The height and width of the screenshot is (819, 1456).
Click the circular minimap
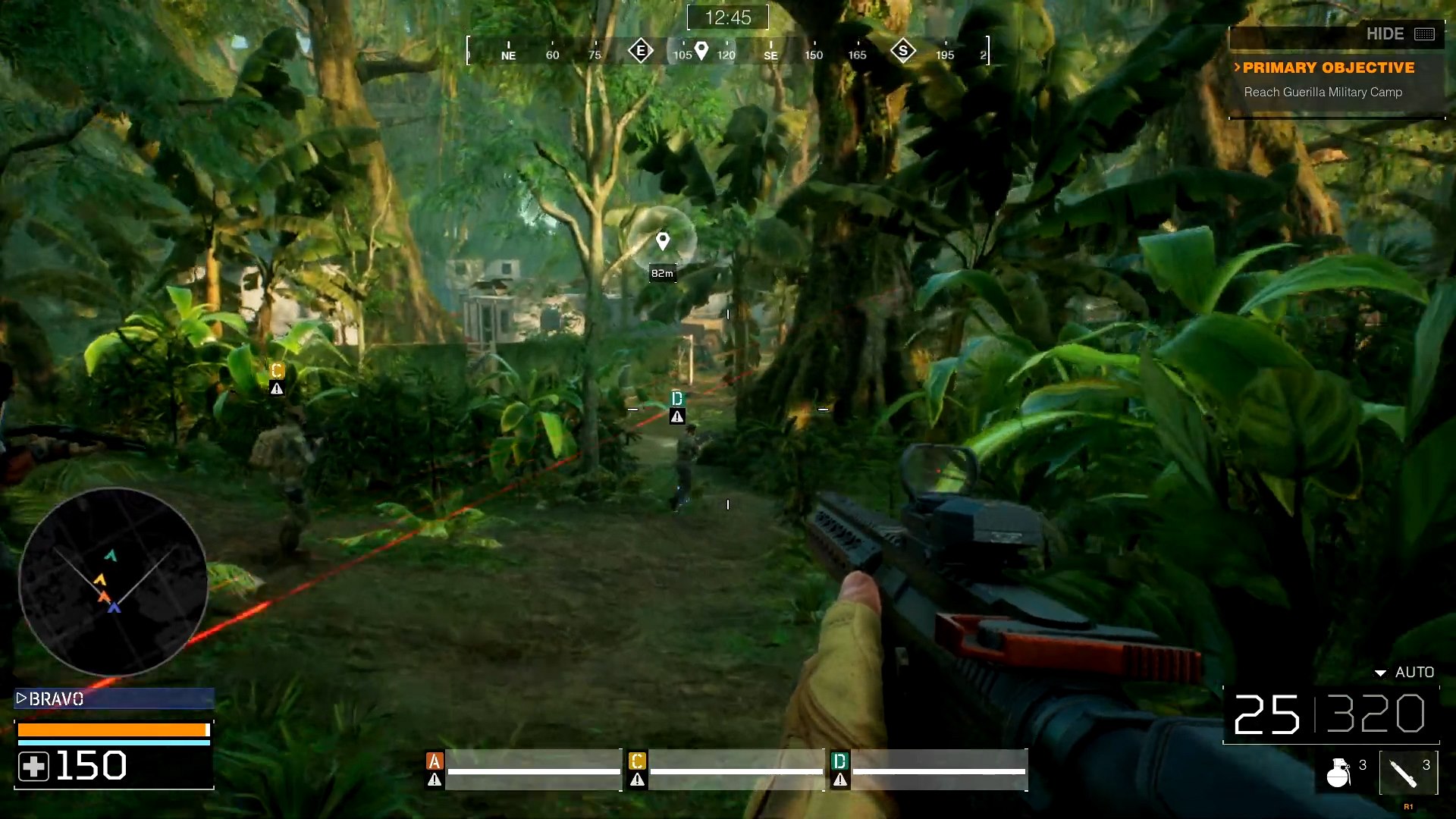point(113,582)
